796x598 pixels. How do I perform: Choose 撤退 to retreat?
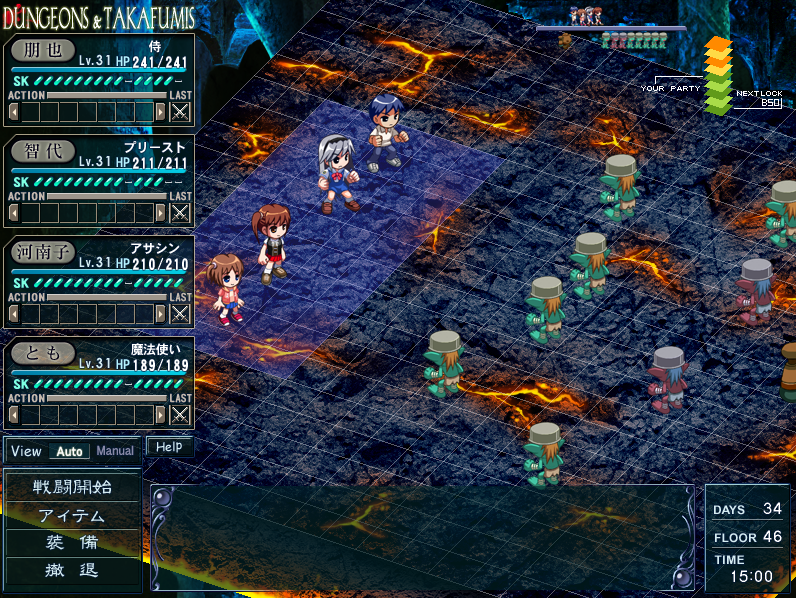coord(73,571)
